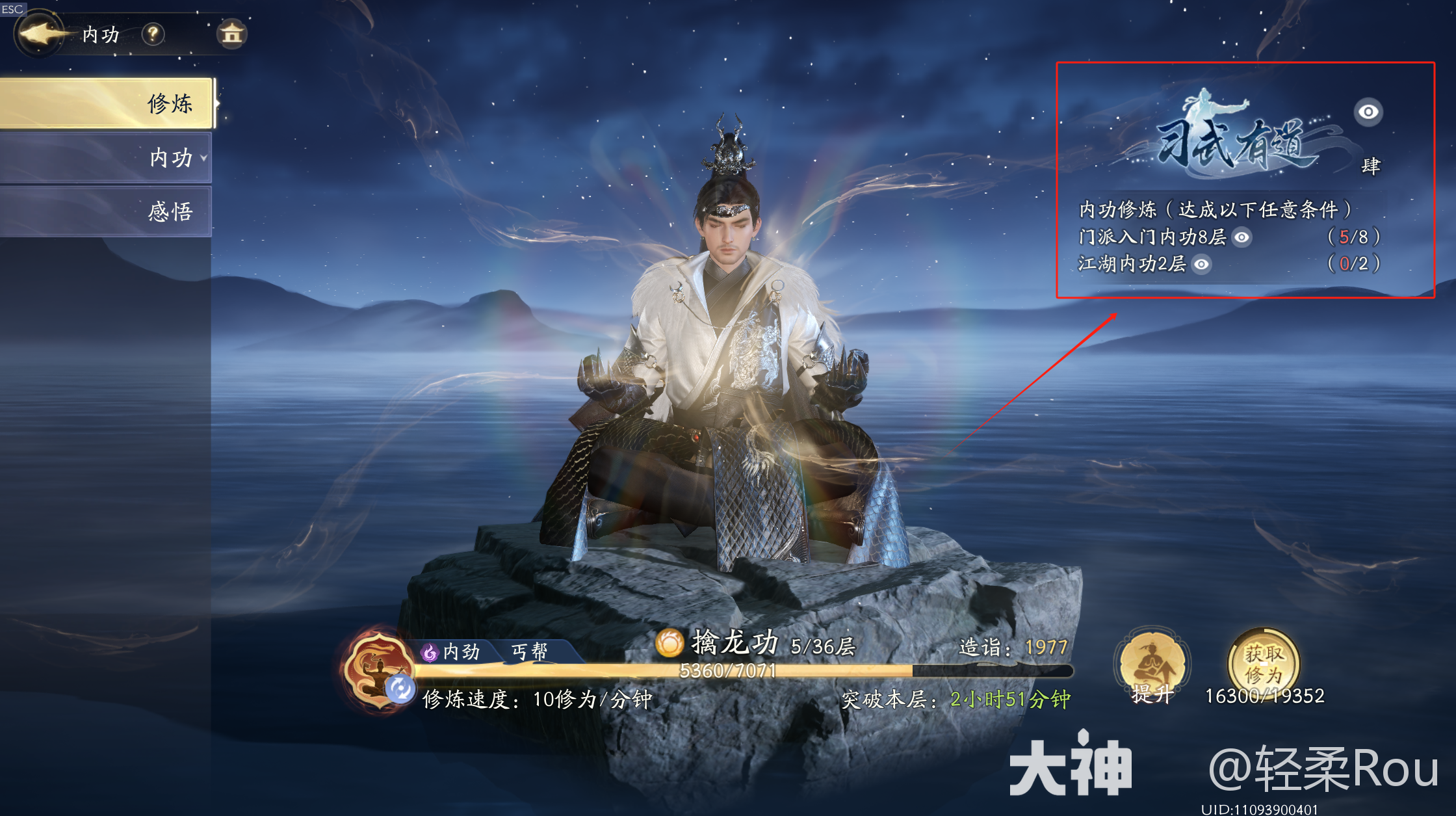Open the 感悟 tab
This screenshot has height=816, width=1456.
tap(107, 211)
